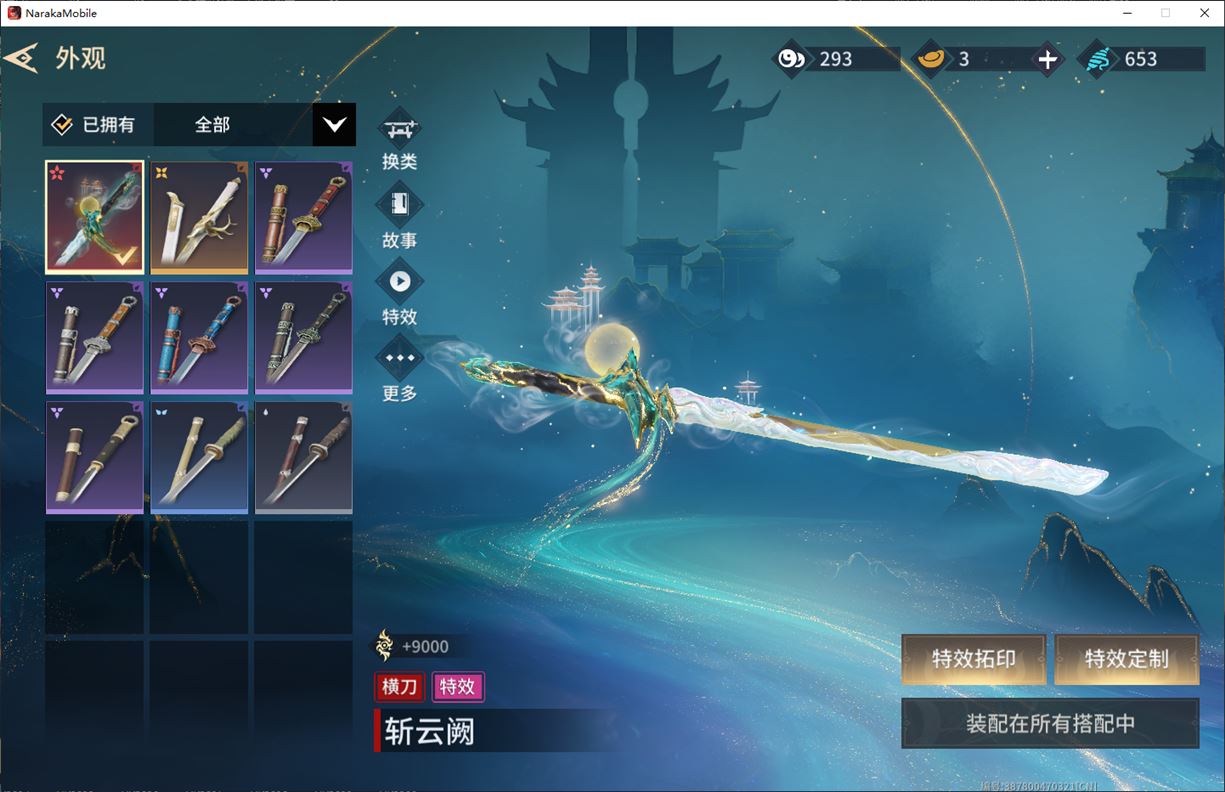
Task: Open 特效定制 customization
Action: (1126, 659)
